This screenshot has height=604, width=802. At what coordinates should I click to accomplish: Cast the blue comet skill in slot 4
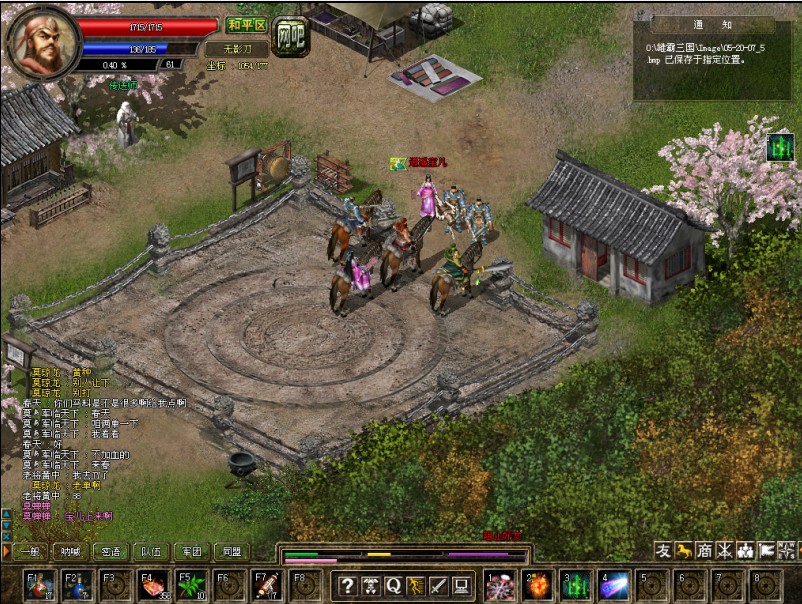(613, 585)
